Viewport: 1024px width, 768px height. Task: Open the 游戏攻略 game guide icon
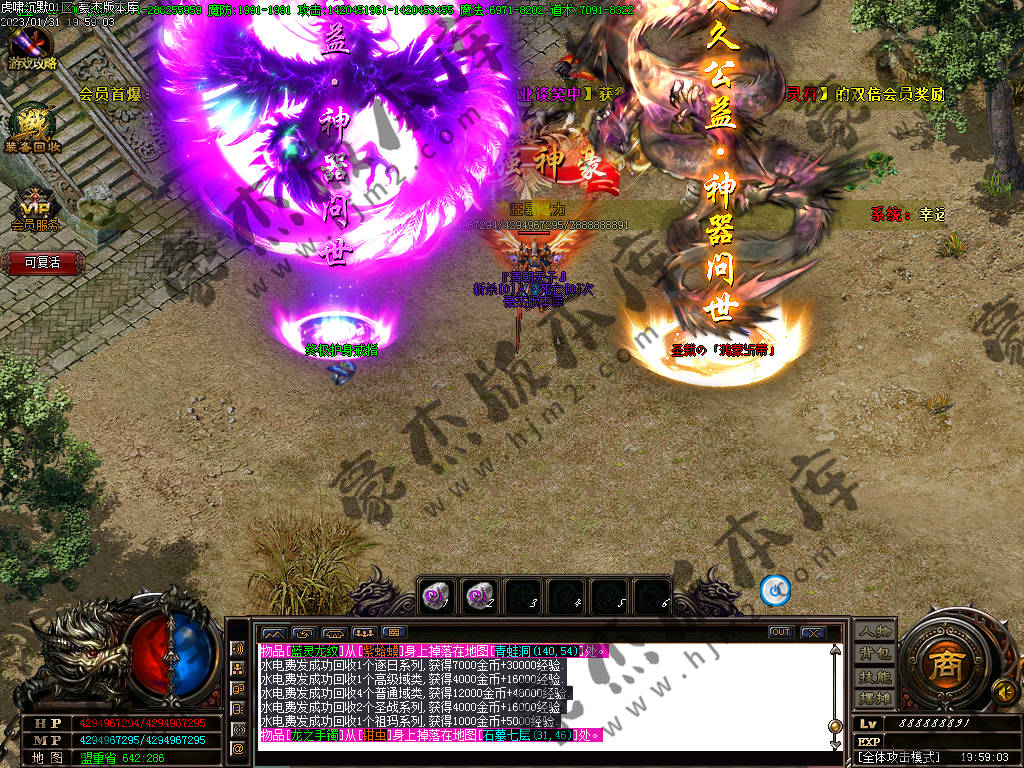pos(32,47)
